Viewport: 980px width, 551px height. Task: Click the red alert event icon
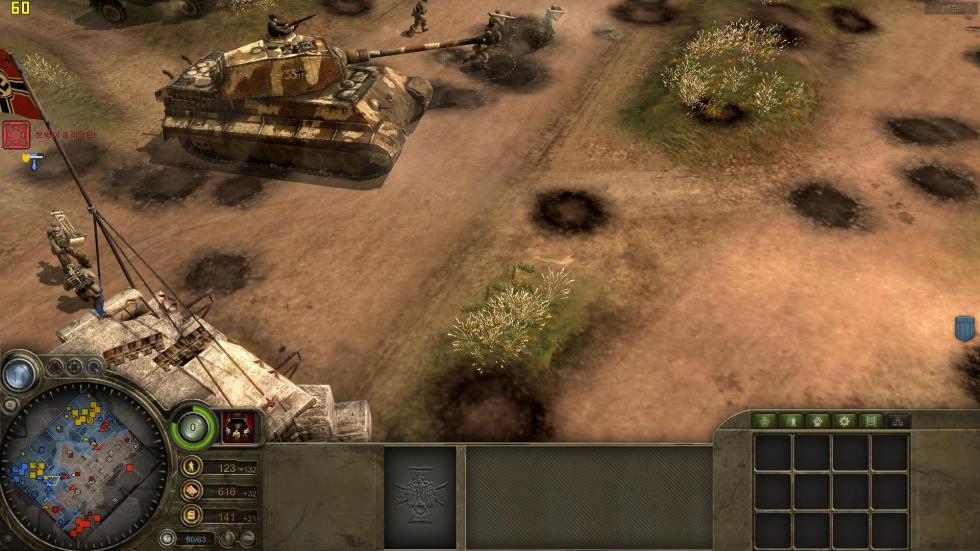[16, 134]
